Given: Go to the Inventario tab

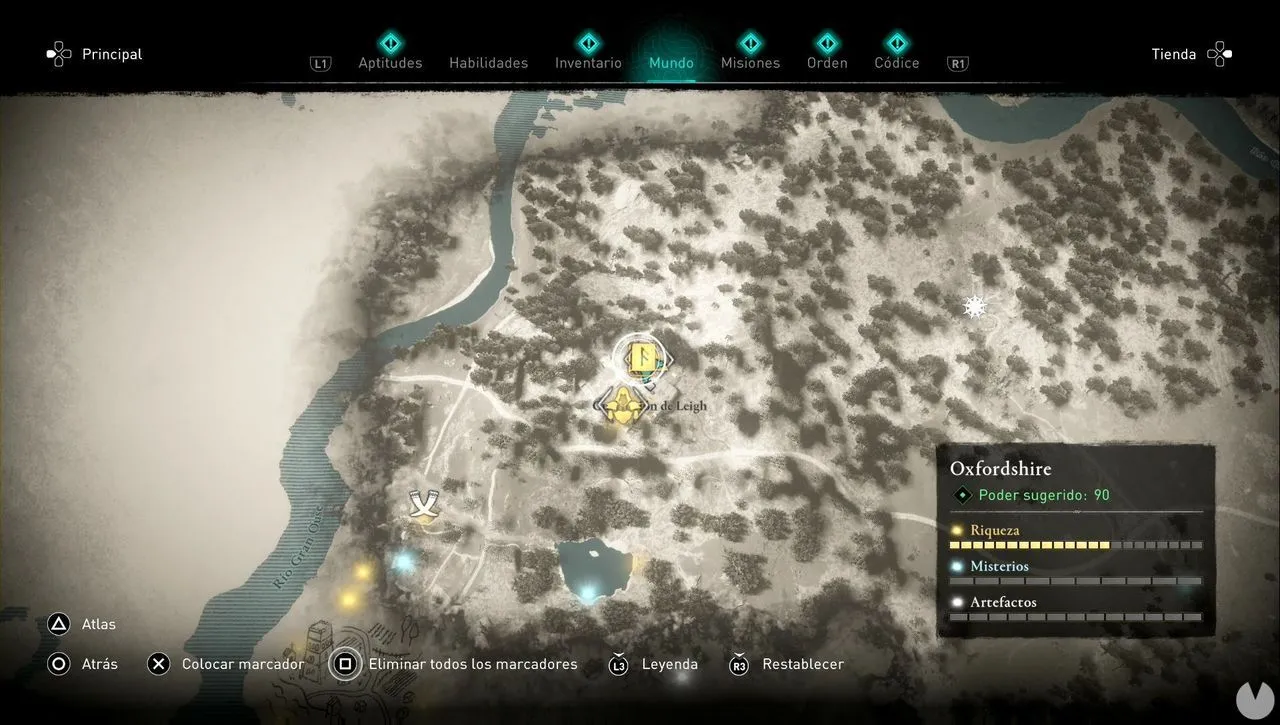Looking at the screenshot, I should 588,62.
